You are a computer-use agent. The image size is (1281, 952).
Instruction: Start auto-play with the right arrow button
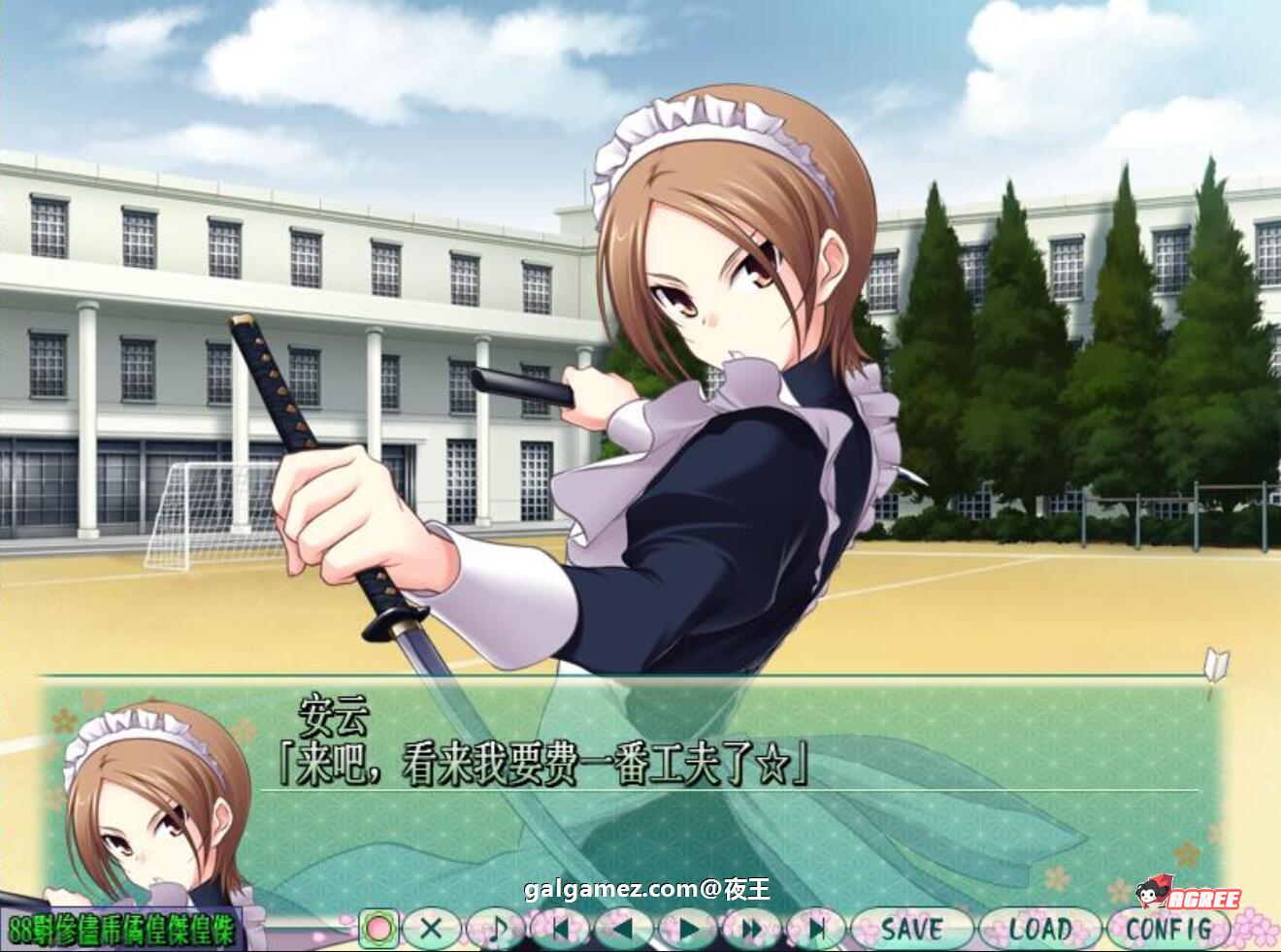pyautogui.click(x=688, y=929)
